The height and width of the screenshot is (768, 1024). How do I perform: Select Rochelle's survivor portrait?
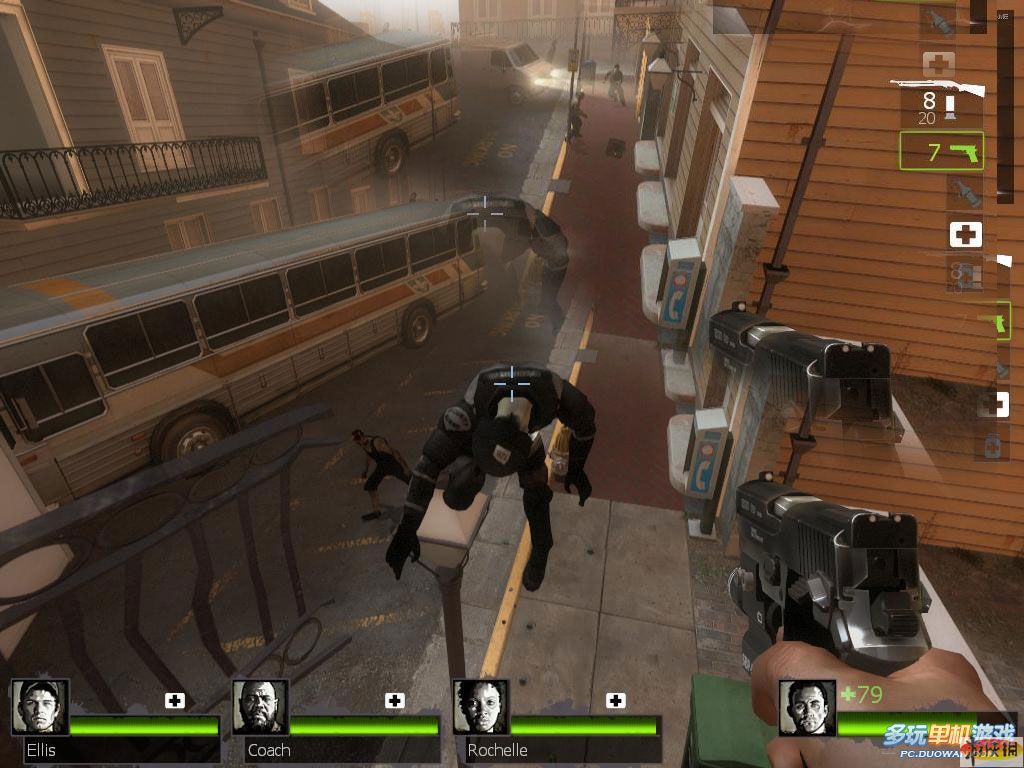(481, 707)
